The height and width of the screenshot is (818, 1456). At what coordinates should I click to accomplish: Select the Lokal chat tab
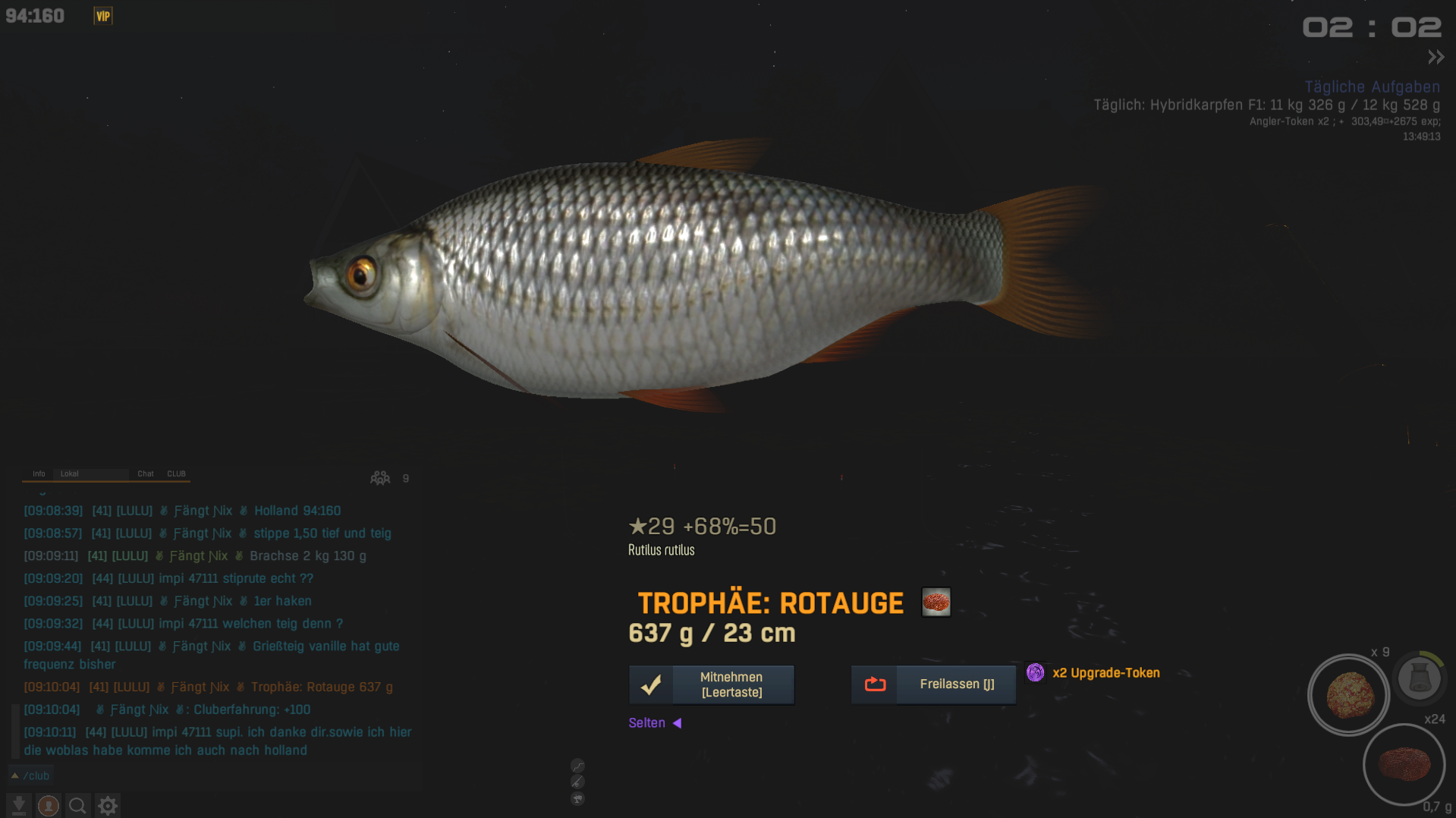tap(70, 473)
